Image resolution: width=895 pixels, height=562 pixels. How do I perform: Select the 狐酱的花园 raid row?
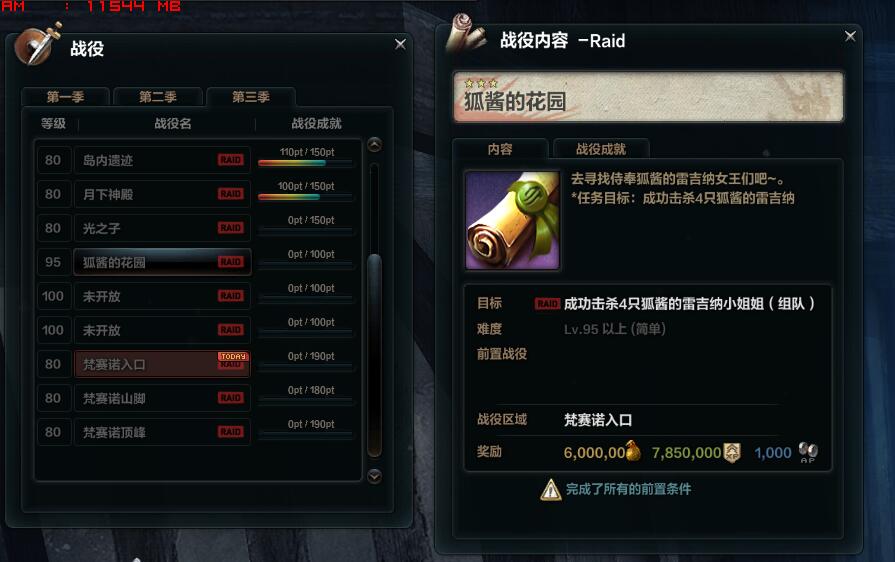click(x=162, y=262)
